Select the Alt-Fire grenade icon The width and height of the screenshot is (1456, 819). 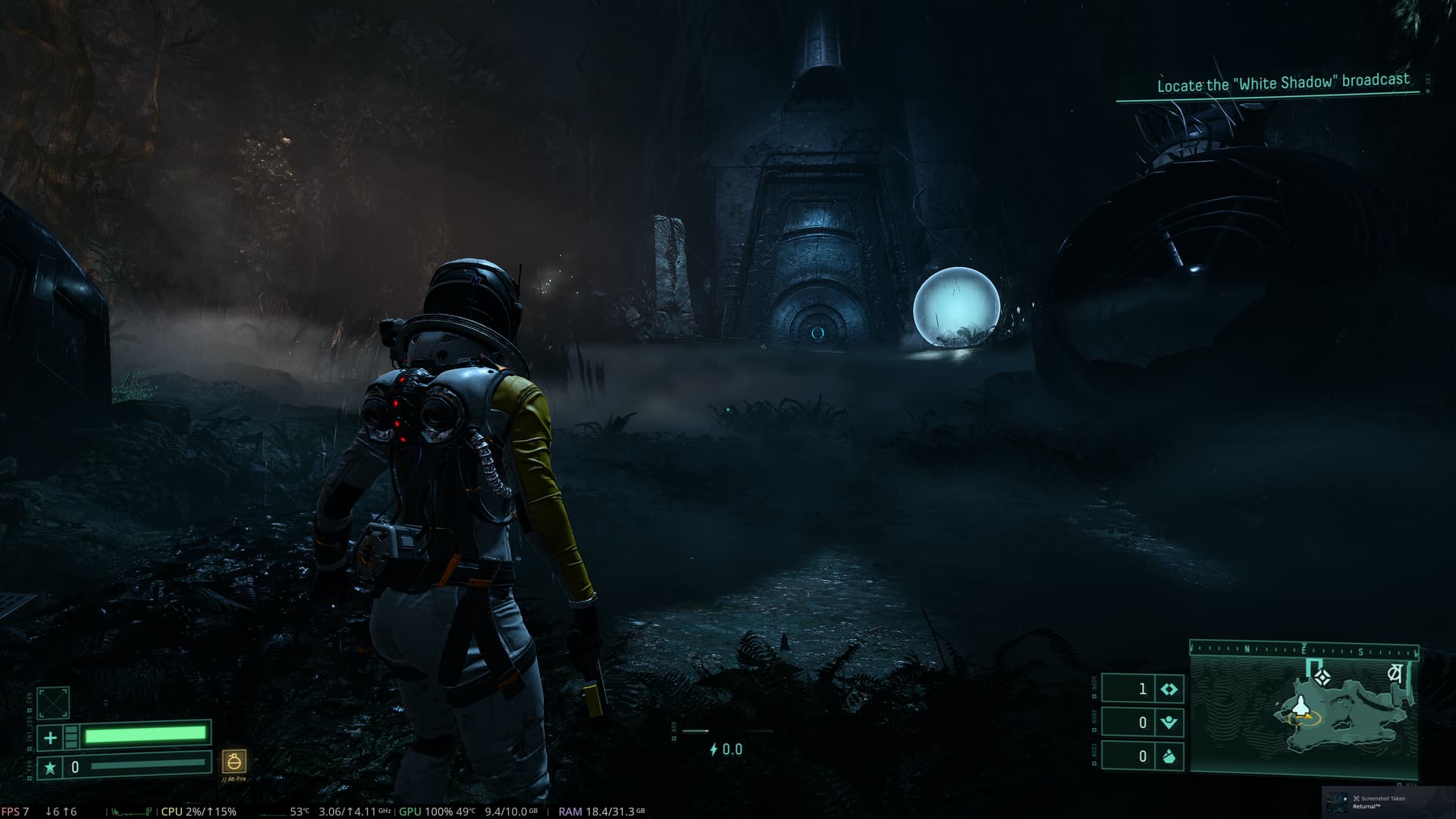coord(234,761)
